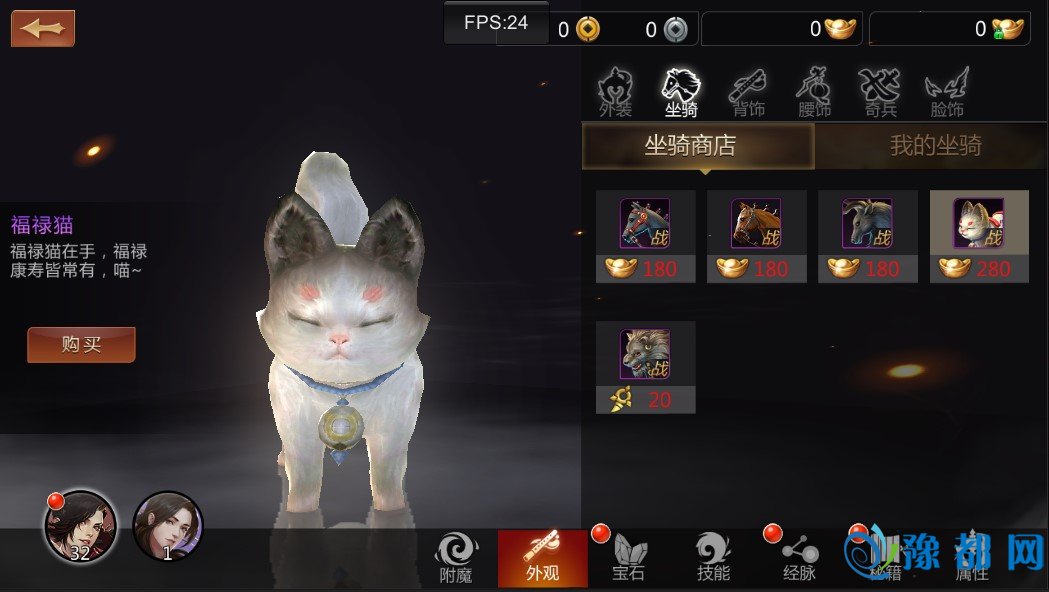The image size is (1049, 592).
Task: Select the brown horse mount for 180
Action: tap(756, 236)
